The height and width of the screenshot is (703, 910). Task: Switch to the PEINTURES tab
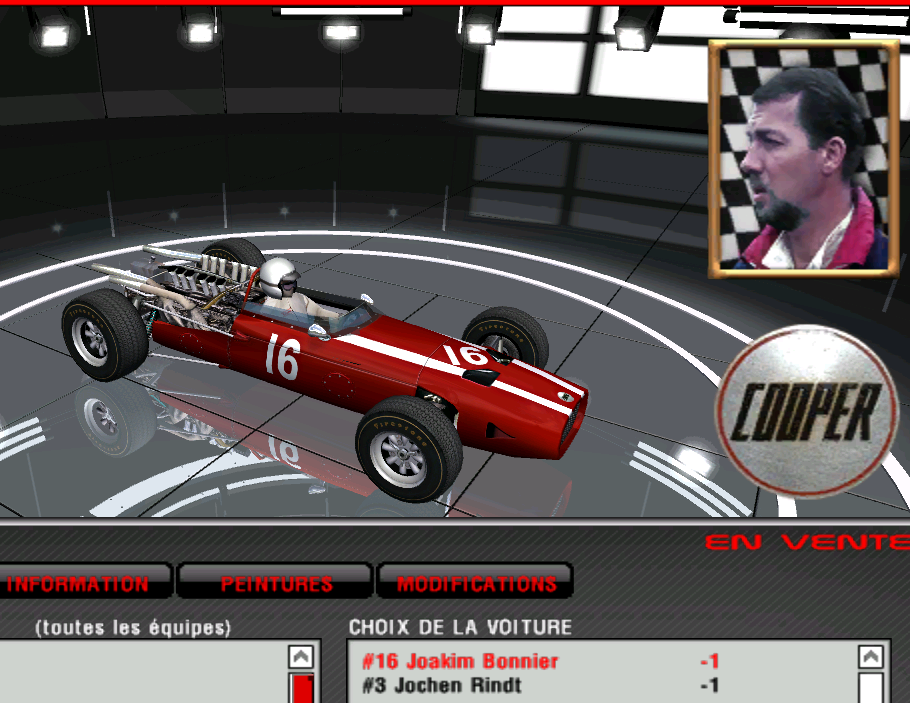pyautogui.click(x=276, y=583)
